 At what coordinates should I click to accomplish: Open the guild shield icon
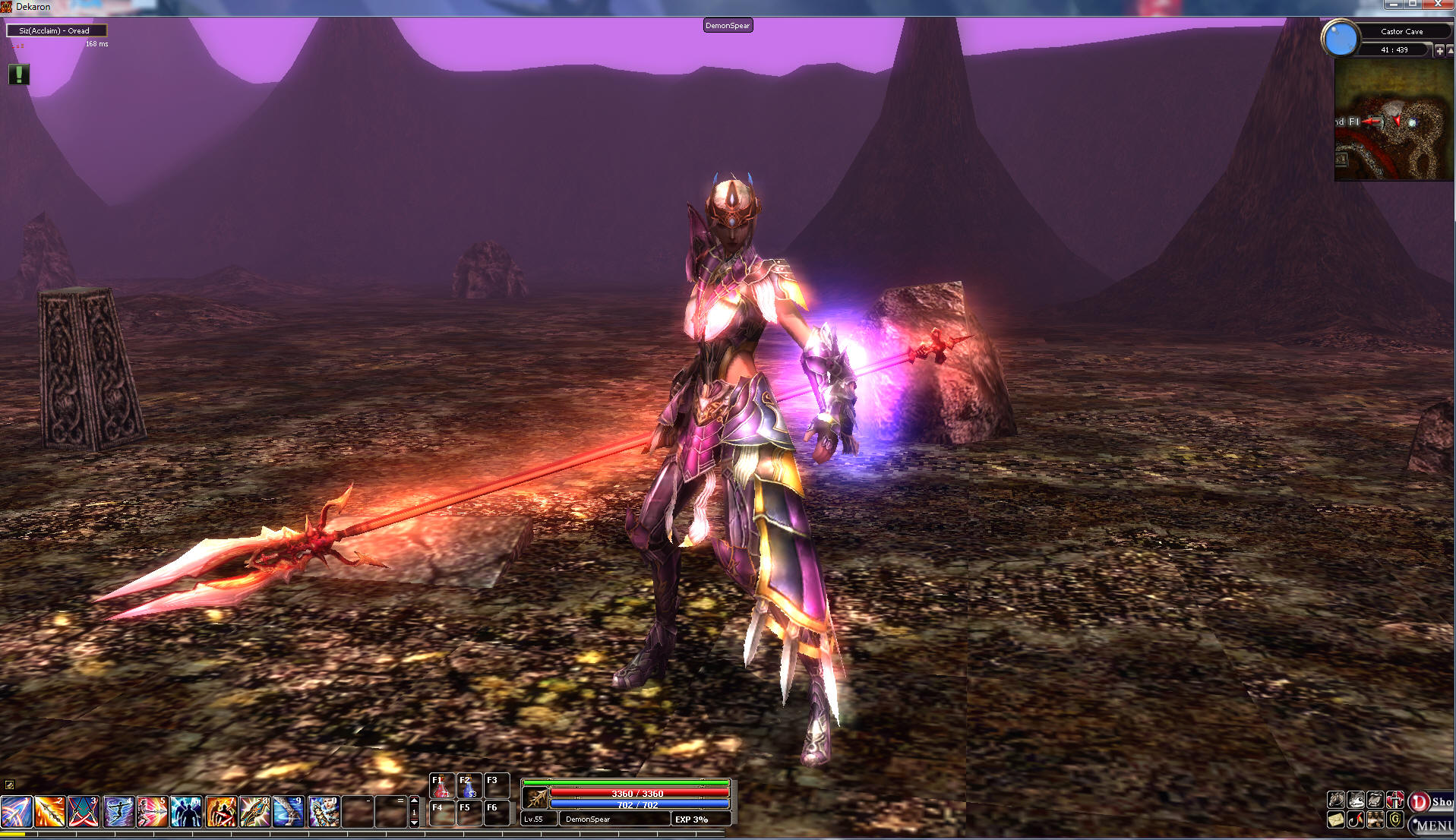pos(1395,820)
